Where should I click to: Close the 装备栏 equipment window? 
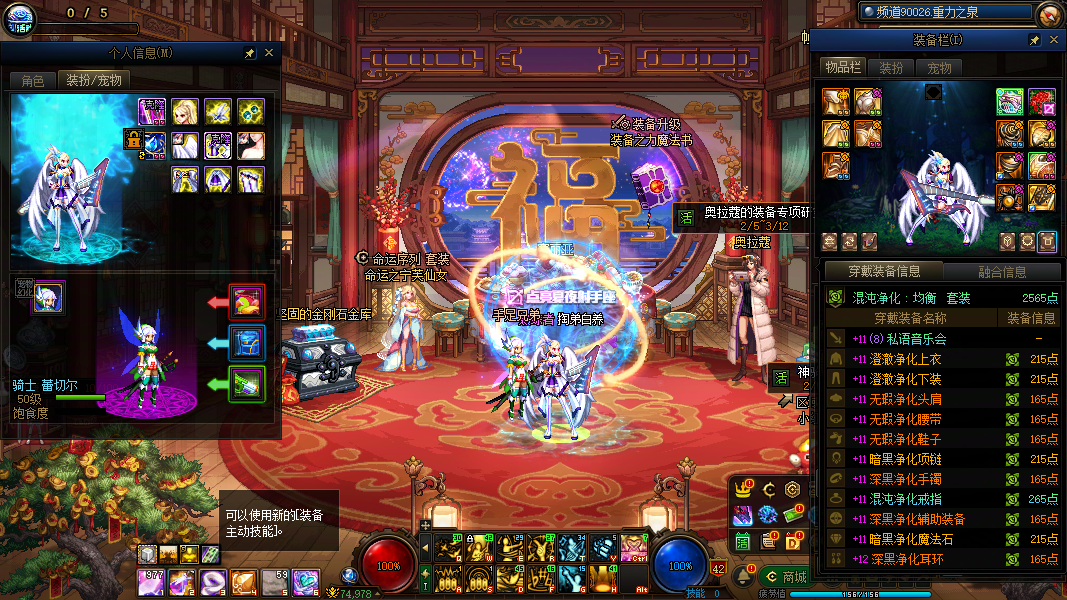[x=1054, y=40]
